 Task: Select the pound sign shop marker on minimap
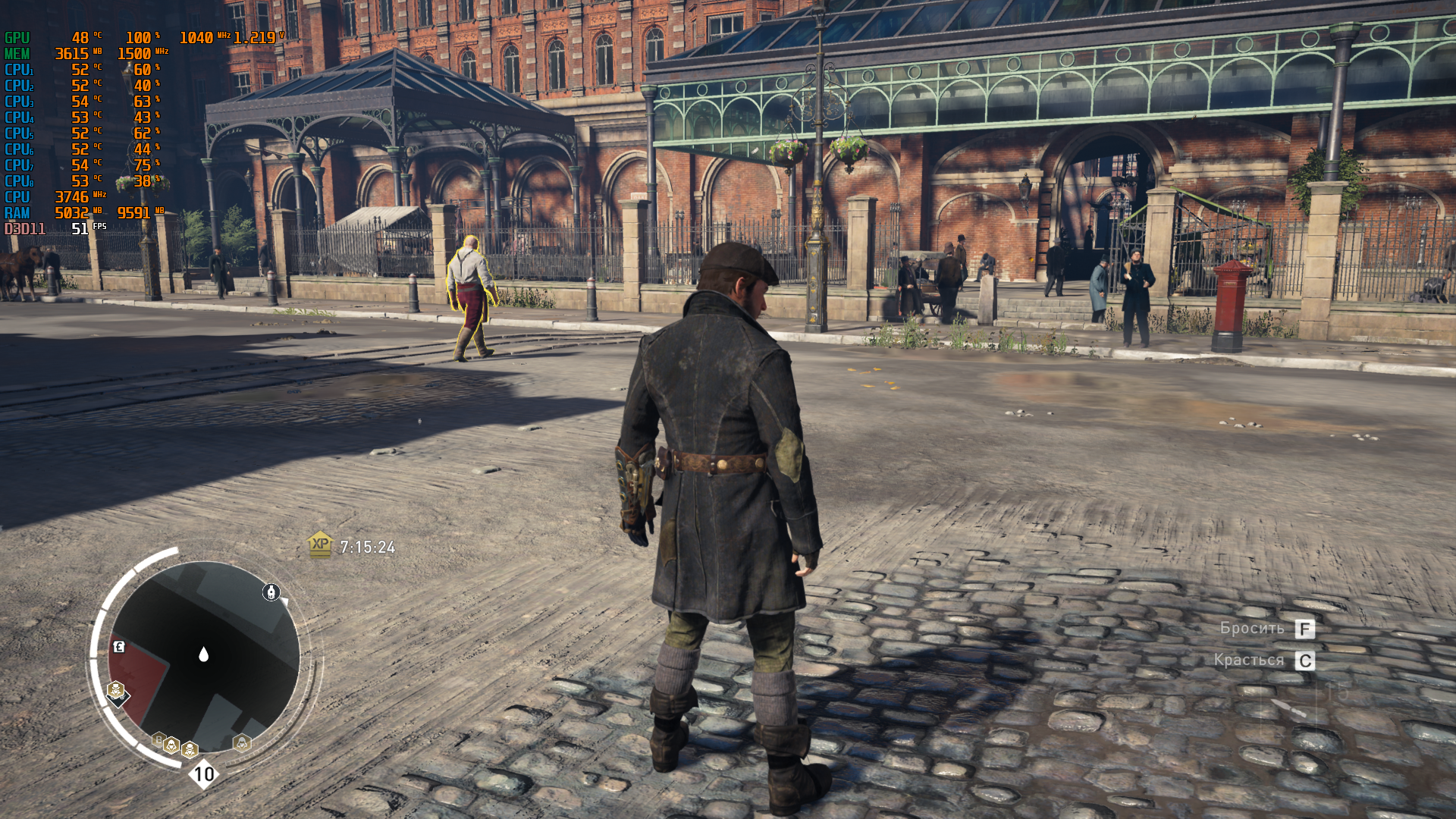(x=119, y=647)
